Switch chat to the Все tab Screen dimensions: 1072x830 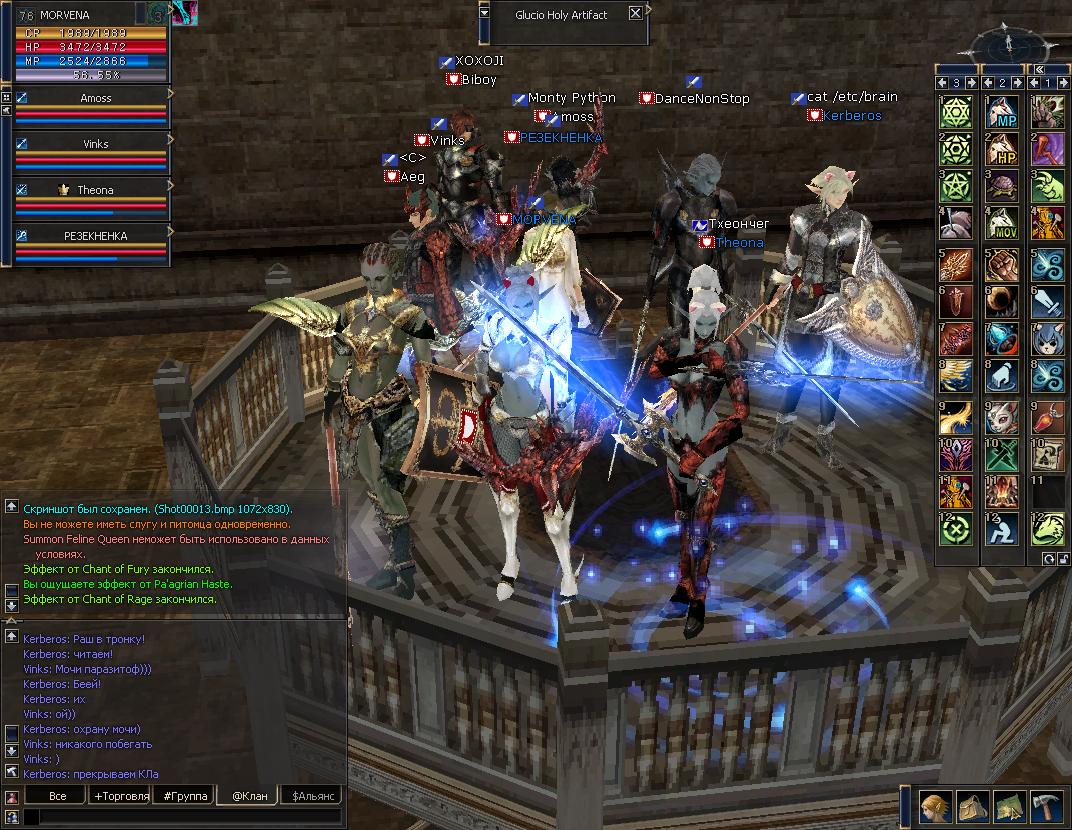point(57,796)
